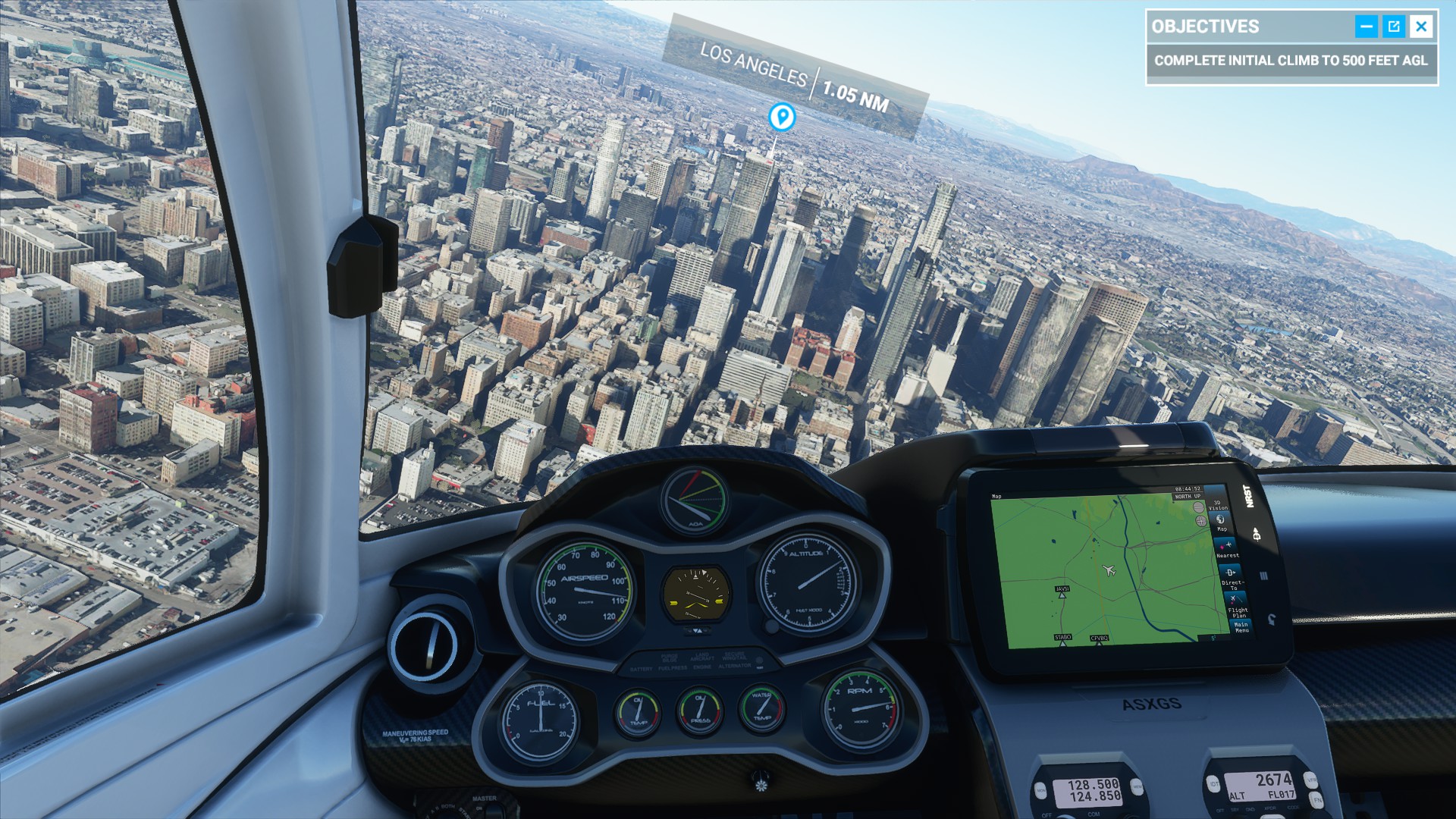This screenshot has width=1456, height=819.
Task: Minimize the Objectives panel
Action: [1366, 27]
